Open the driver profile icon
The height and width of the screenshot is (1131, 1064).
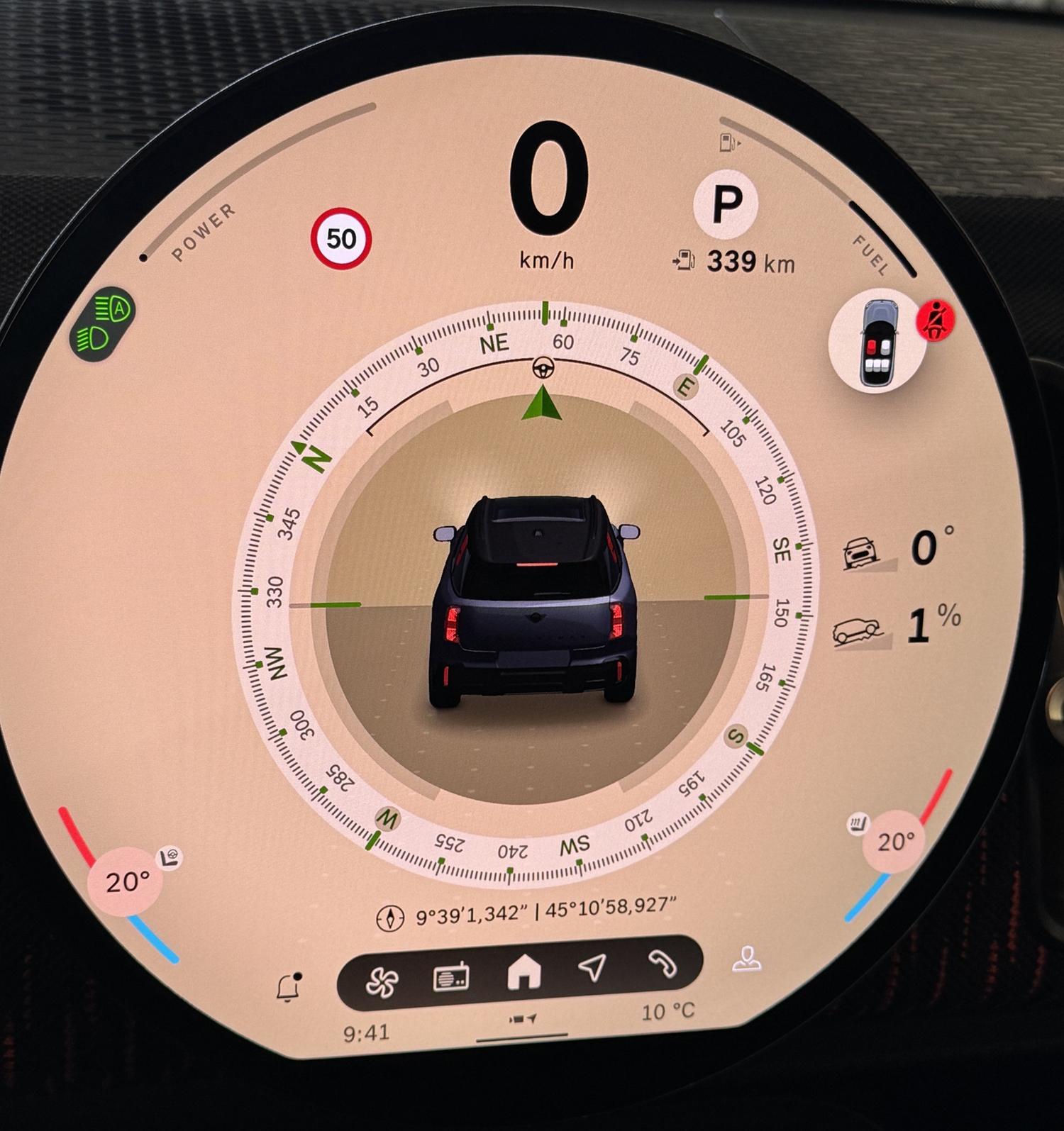click(746, 959)
